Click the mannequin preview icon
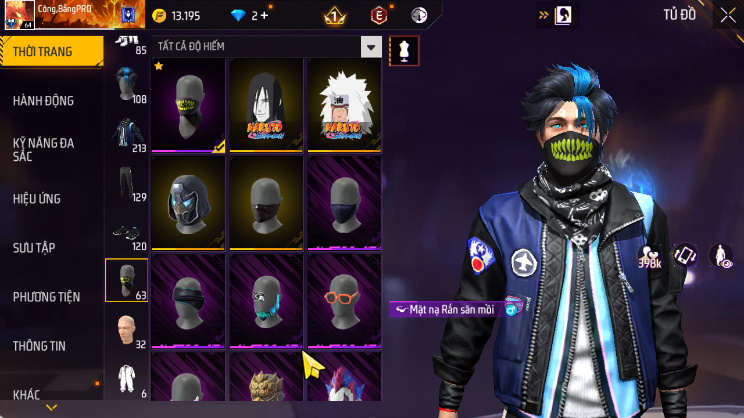 pos(404,49)
